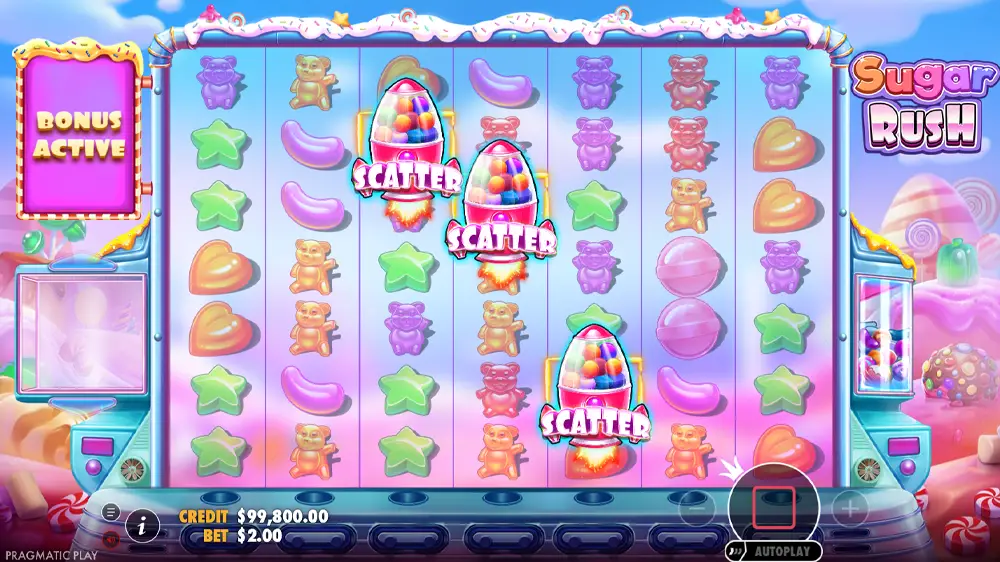1000x562 pixels.
Task: Open the hamburger settings menu
Action: pyautogui.click(x=111, y=513)
